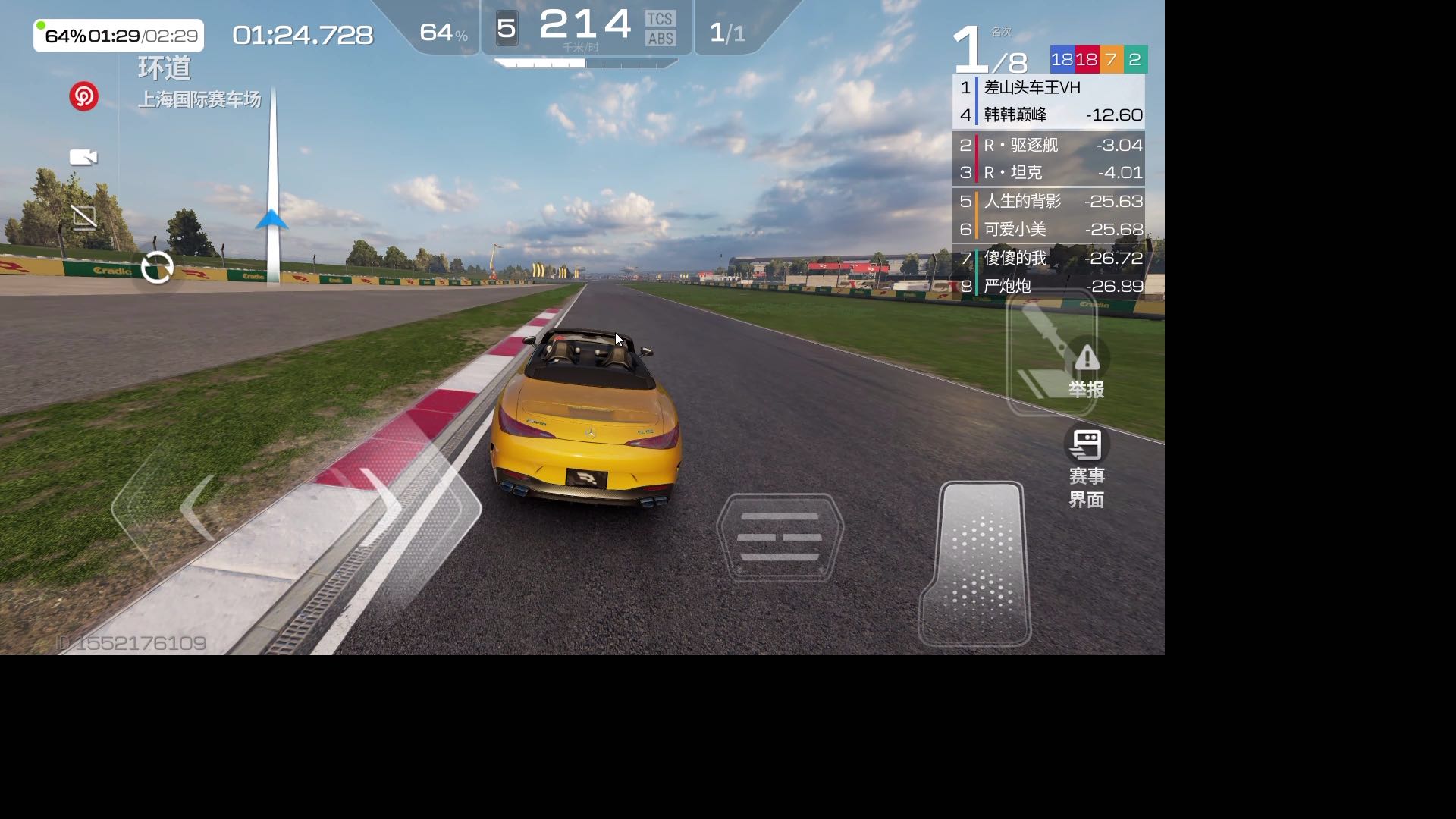The width and height of the screenshot is (1456, 819).
Task: Tap the brake pedal
Action: [780, 538]
